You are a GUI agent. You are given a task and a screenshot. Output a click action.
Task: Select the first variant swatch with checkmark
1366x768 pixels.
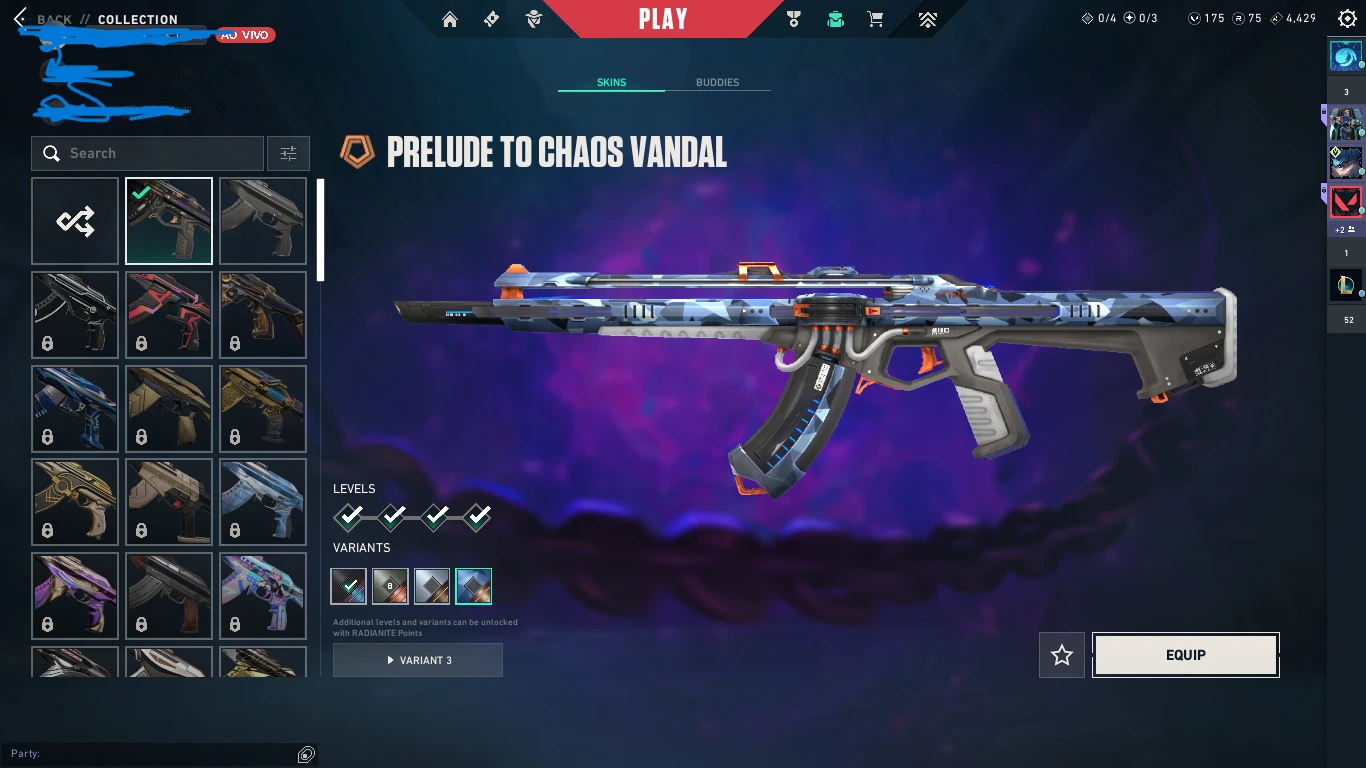[349, 586]
